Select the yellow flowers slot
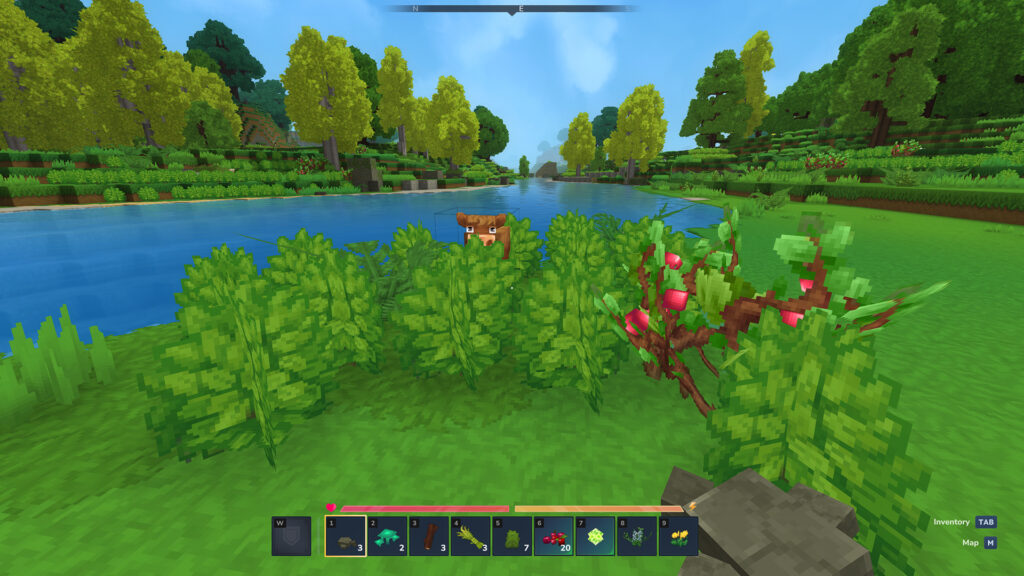This screenshot has height=576, width=1024. pyautogui.click(x=678, y=537)
